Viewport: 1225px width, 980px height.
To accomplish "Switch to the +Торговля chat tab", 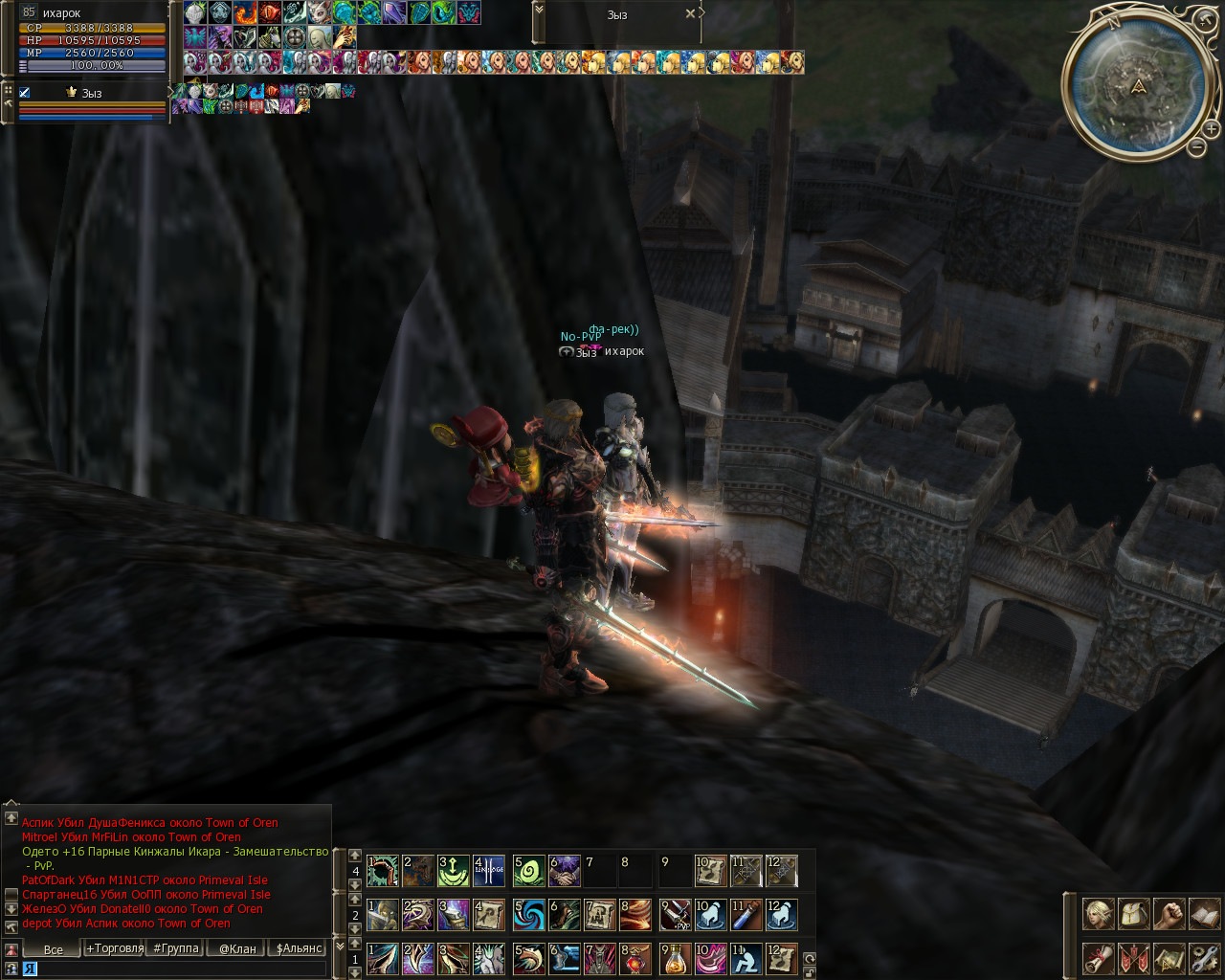I will tap(115, 948).
